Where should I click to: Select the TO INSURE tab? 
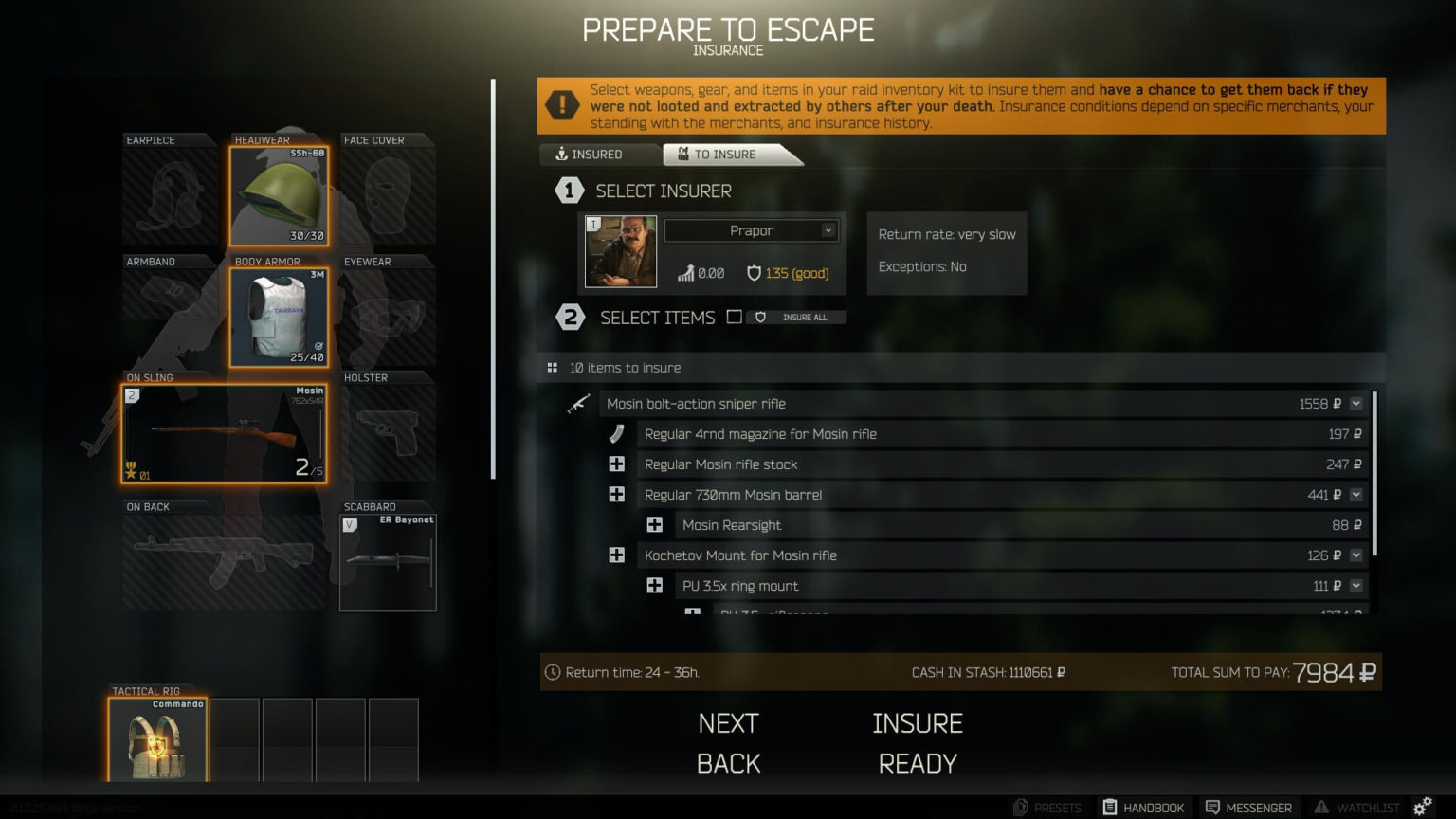725,154
